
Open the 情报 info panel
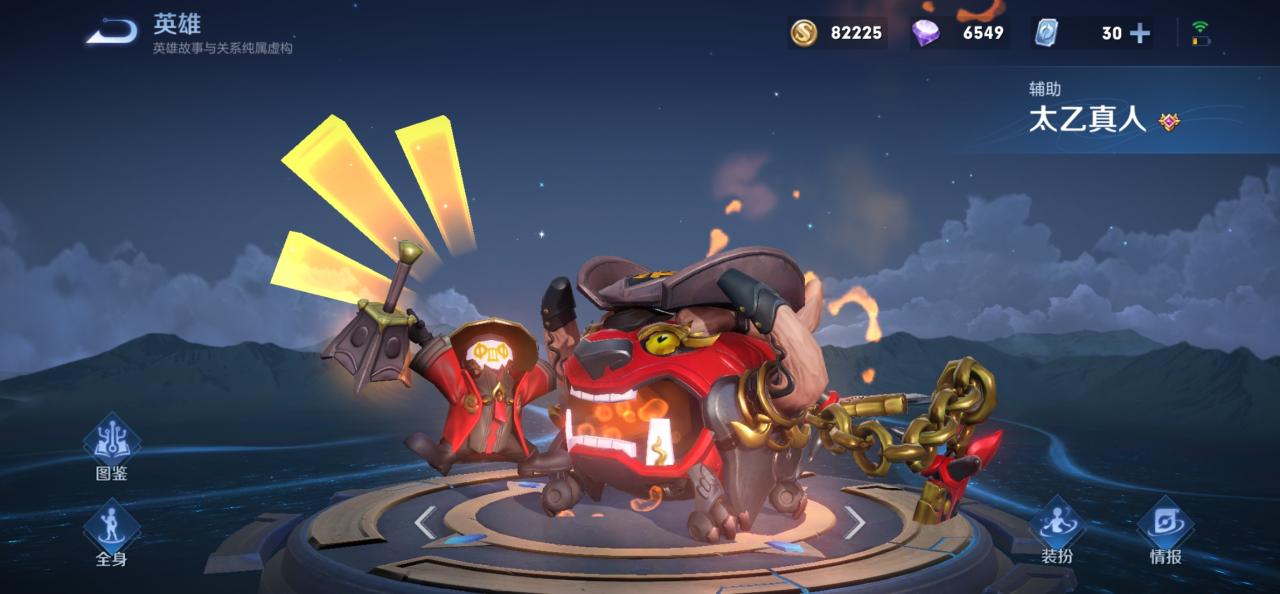[1165, 527]
